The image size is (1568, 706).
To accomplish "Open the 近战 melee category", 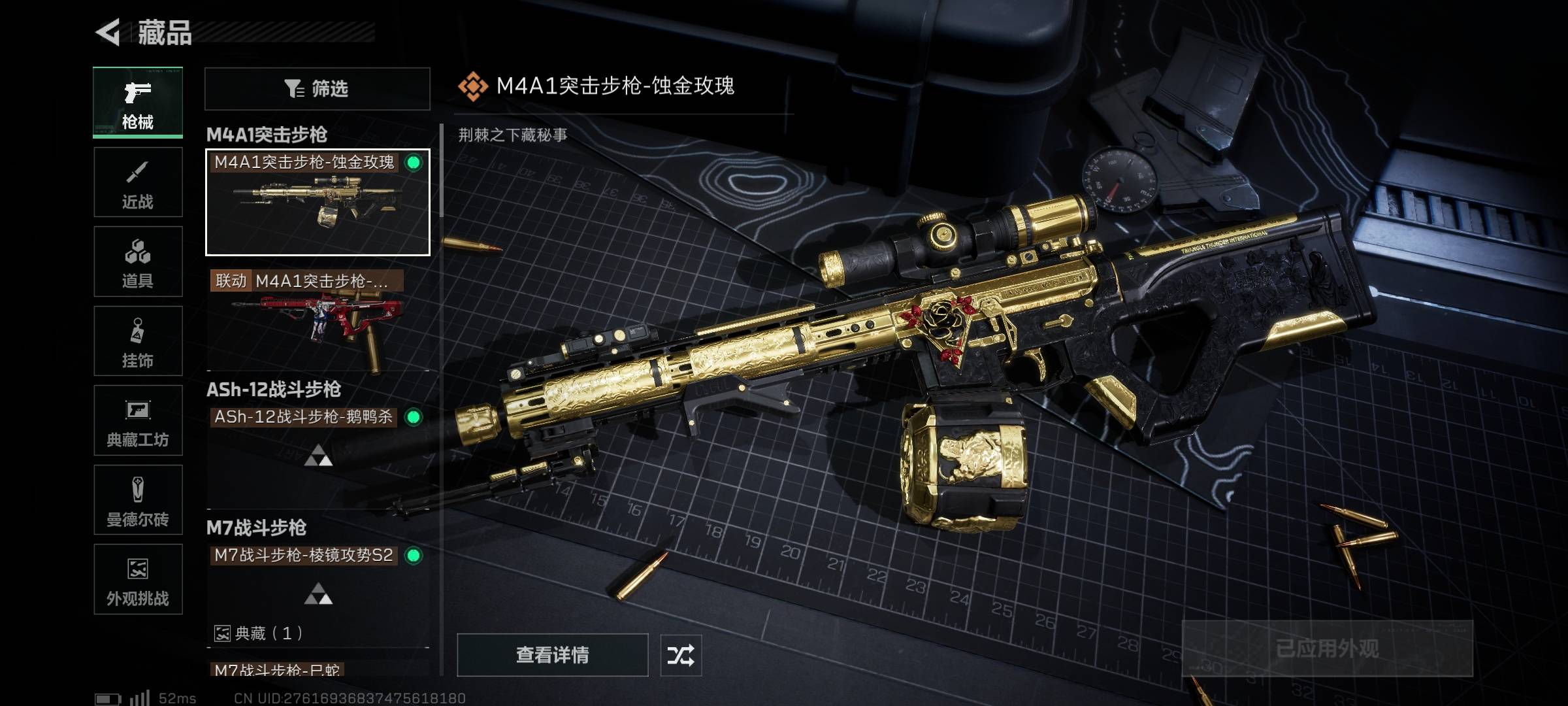I will pyautogui.click(x=138, y=182).
